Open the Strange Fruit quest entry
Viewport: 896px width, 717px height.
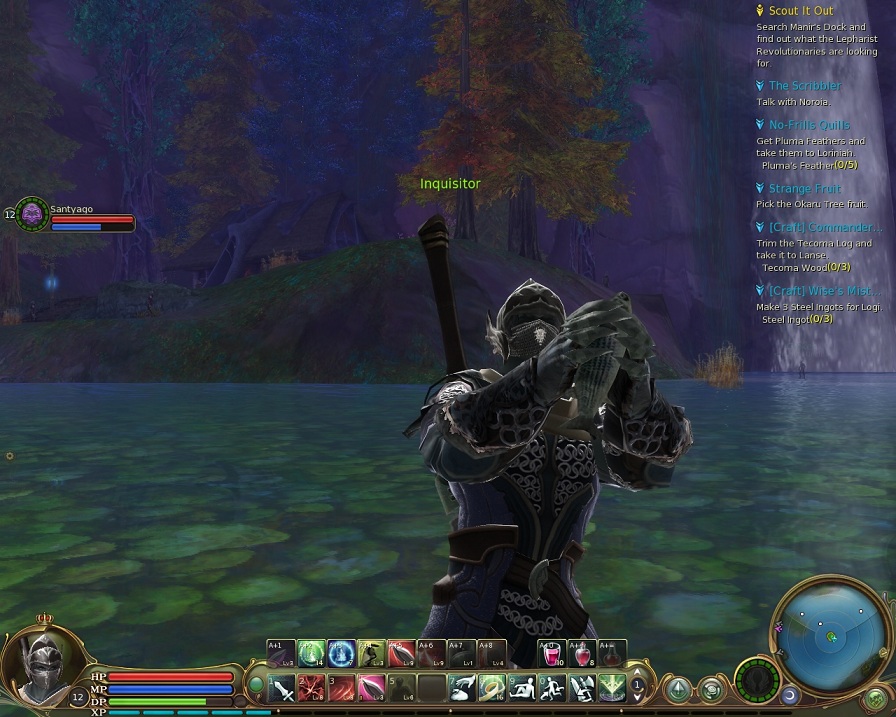coord(804,188)
